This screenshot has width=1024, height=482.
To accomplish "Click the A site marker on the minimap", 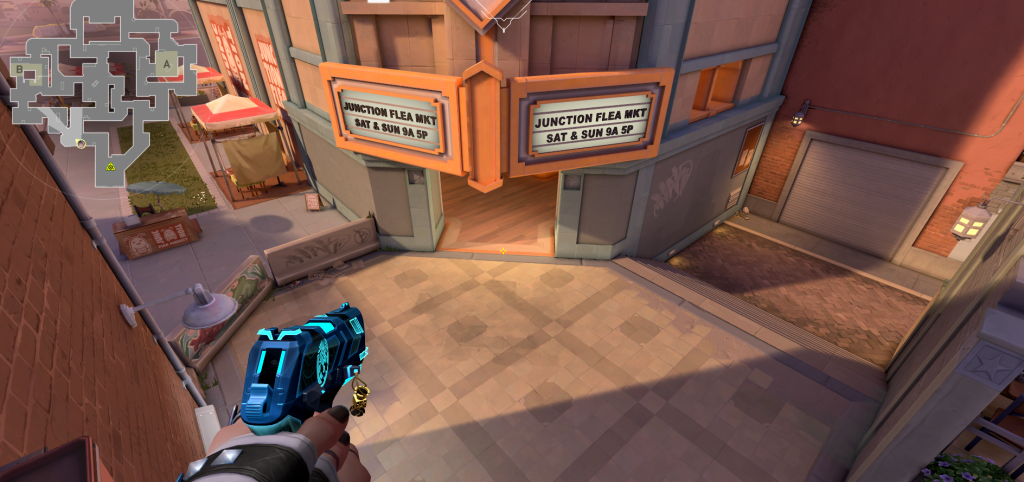I will pyautogui.click(x=167, y=62).
